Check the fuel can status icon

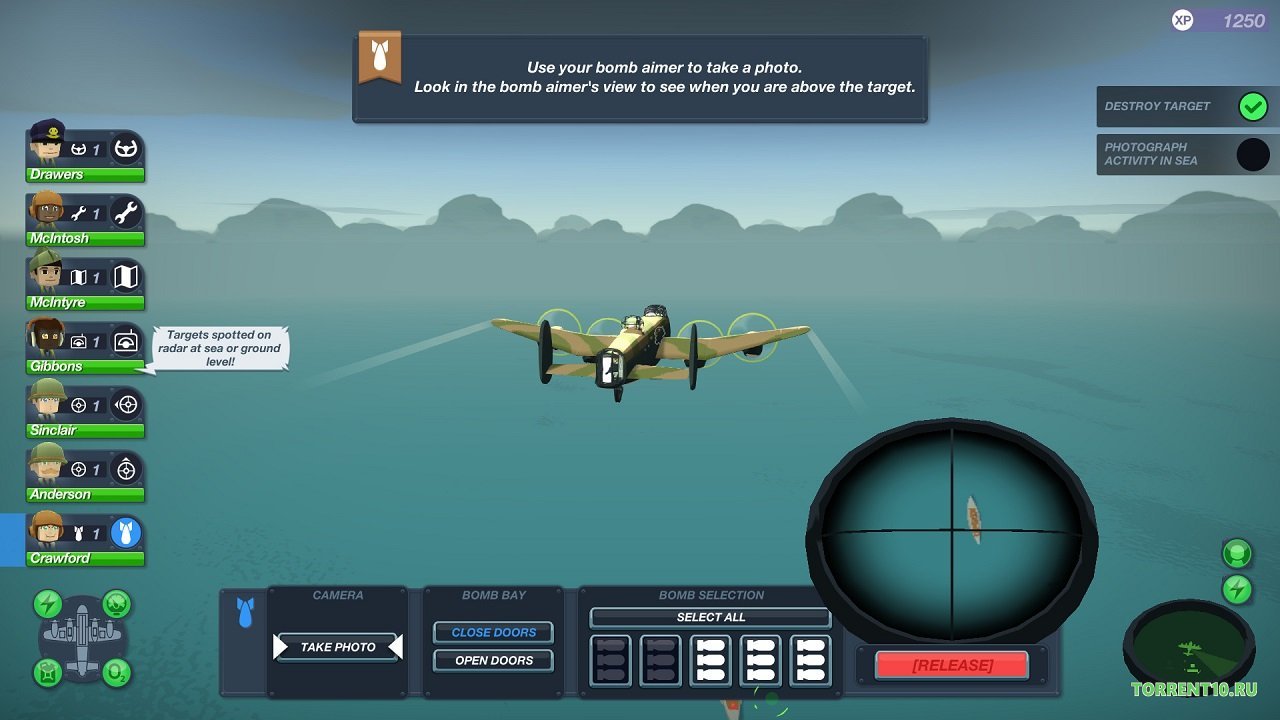click(47, 672)
